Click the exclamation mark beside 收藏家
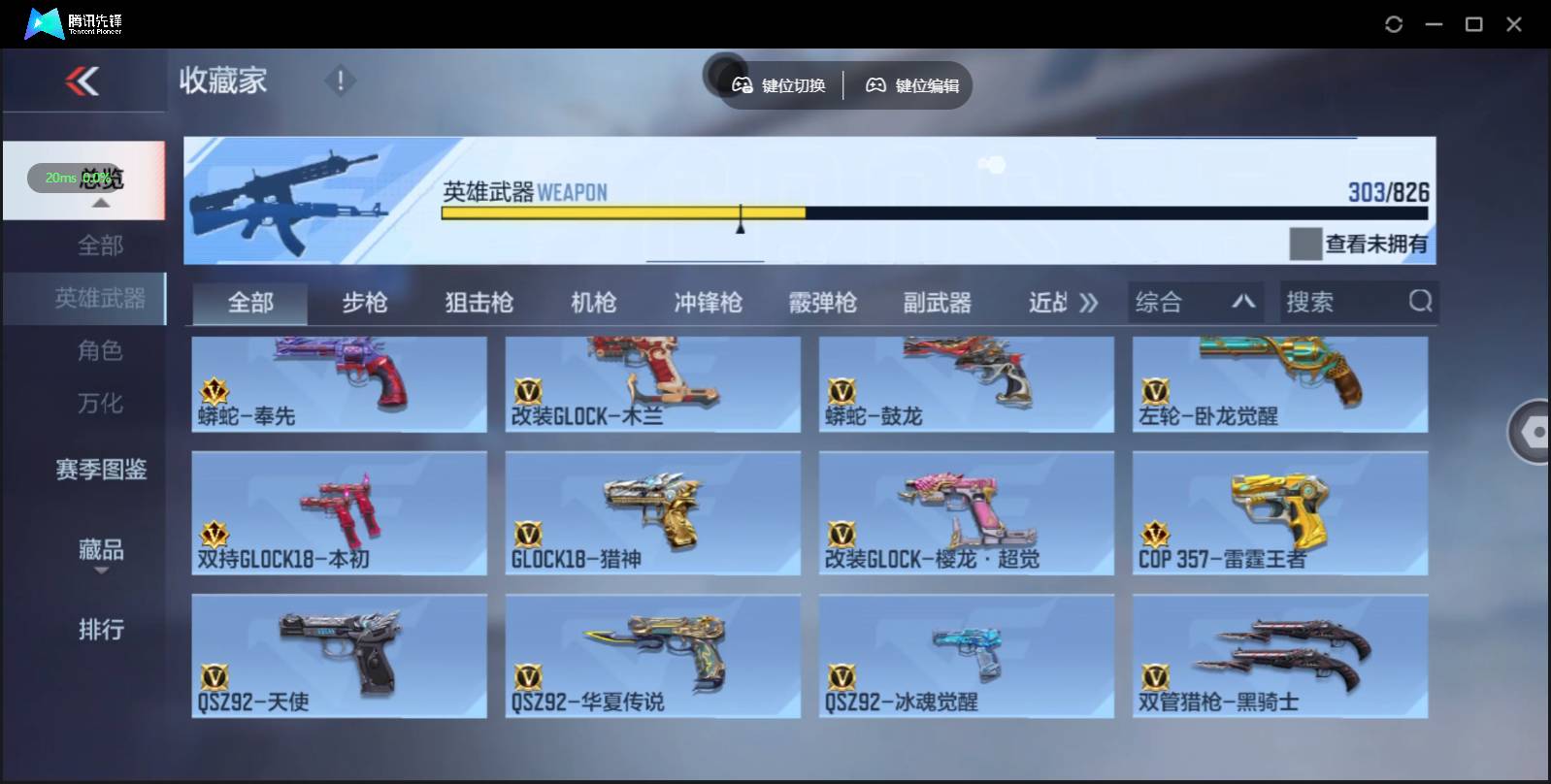1551x784 pixels. pos(340,82)
